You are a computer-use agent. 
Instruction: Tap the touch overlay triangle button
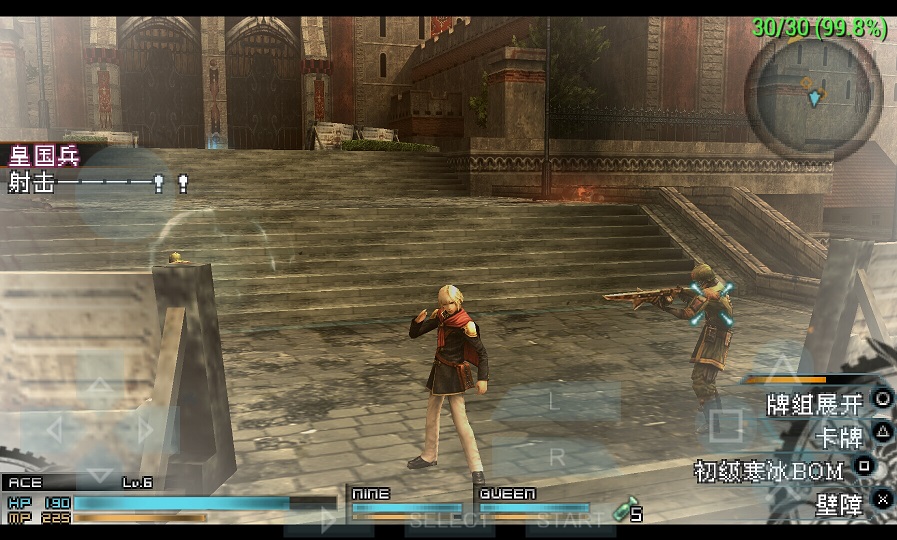pyautogui.click(x=784, y=366)
